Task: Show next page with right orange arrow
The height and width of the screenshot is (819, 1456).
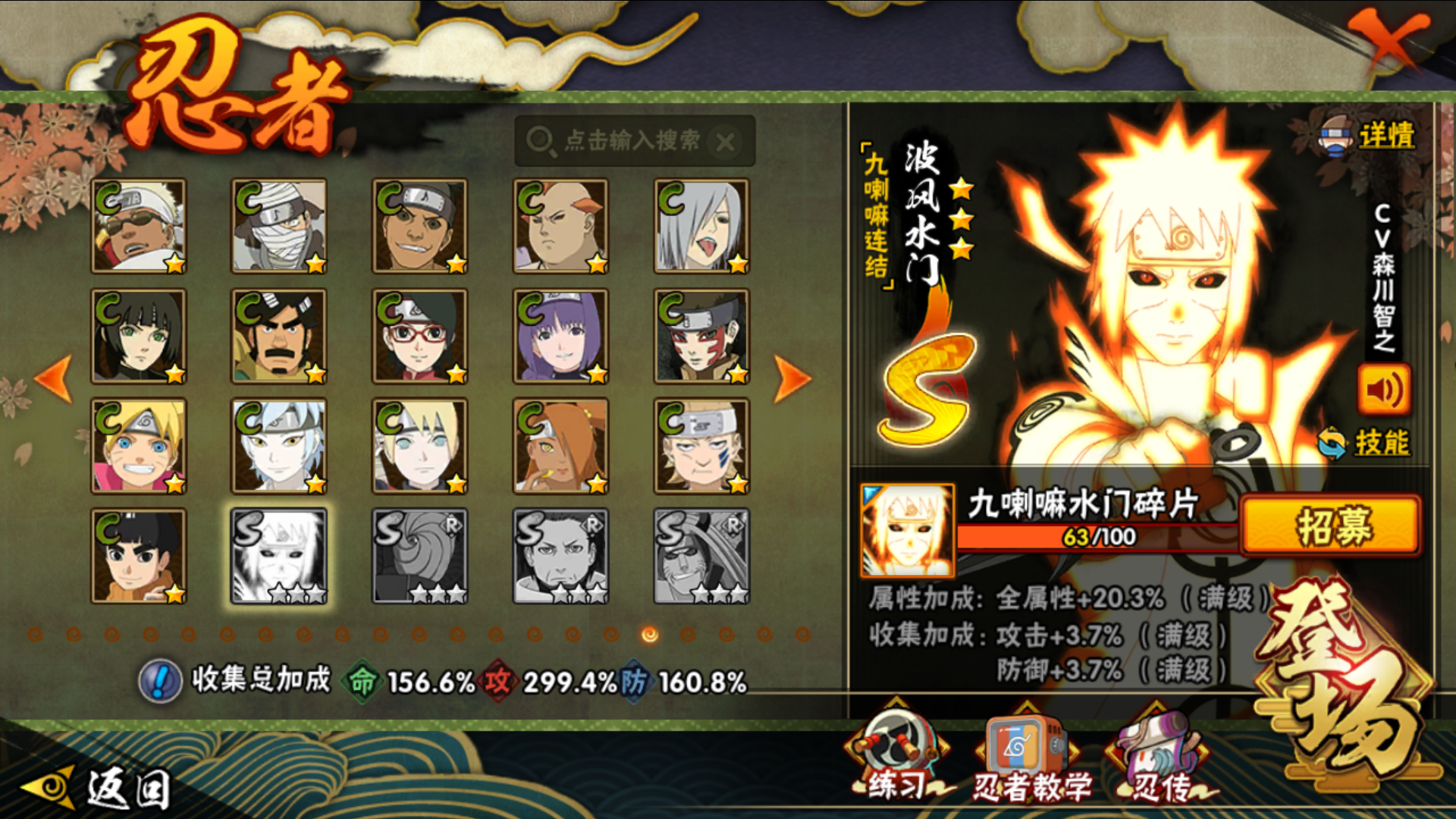Action: pos(792,378)
